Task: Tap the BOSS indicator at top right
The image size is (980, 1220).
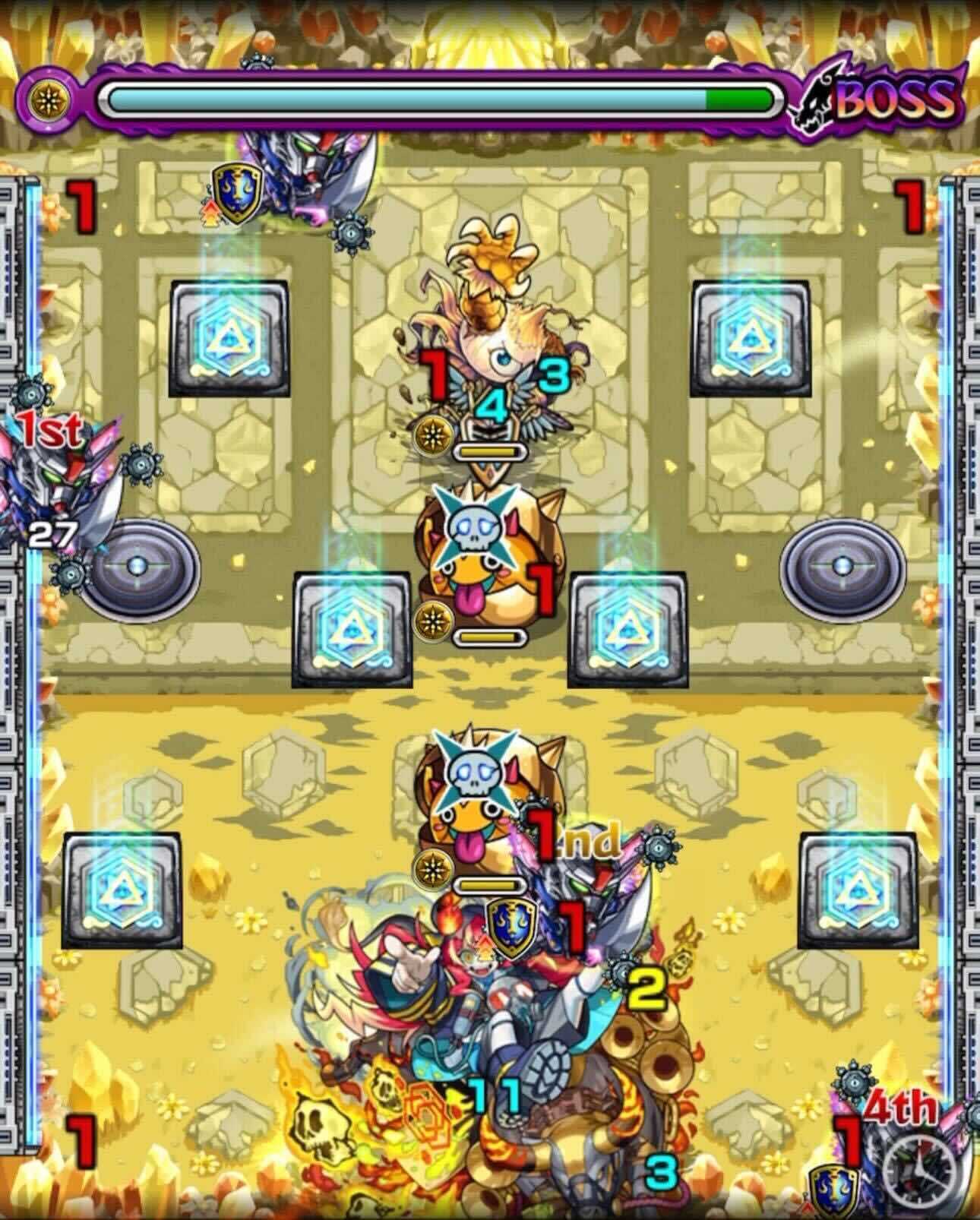Action: (x=896, y=100)
